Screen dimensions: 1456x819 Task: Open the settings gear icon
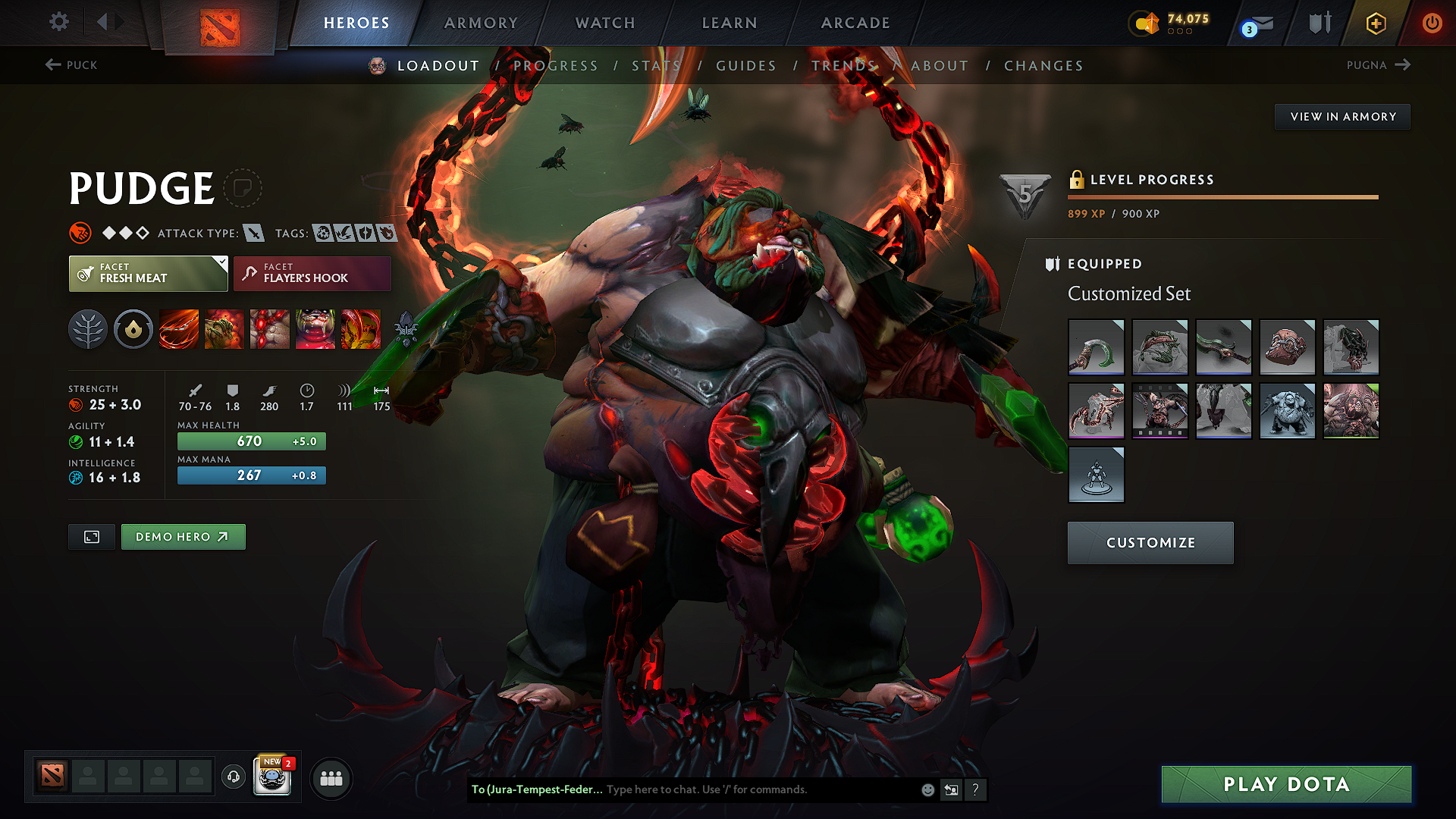pyautogui.click(x=58, y=22)
